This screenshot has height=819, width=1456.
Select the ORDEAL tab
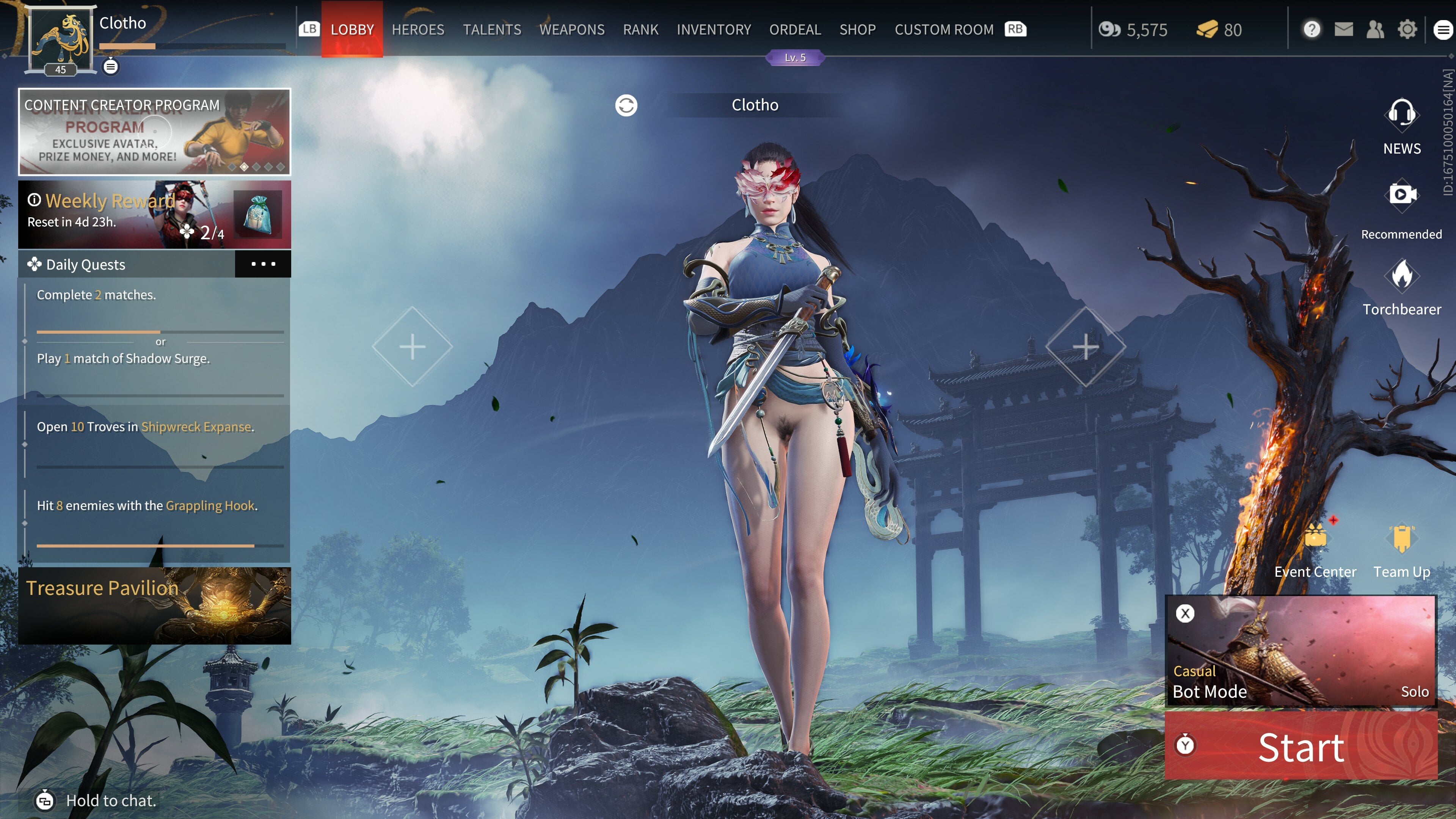click(795, 30)
